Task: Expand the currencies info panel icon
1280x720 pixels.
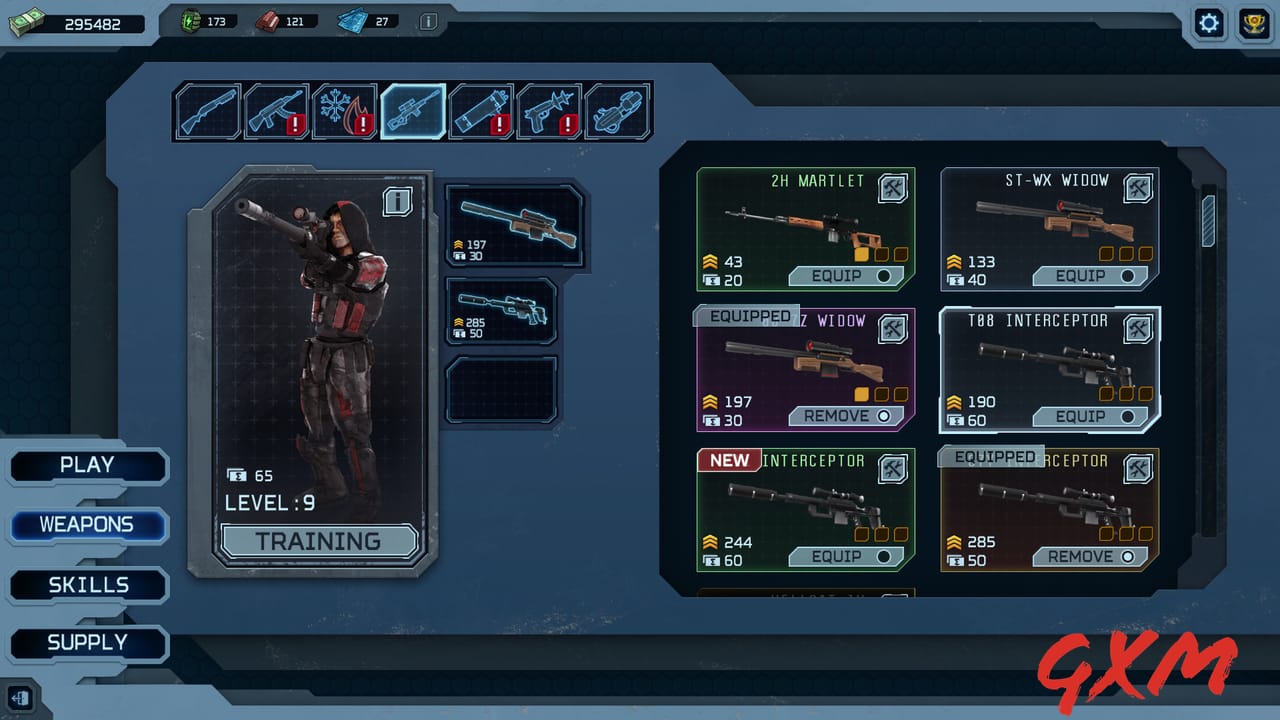Action: click(x=430, y=20)
